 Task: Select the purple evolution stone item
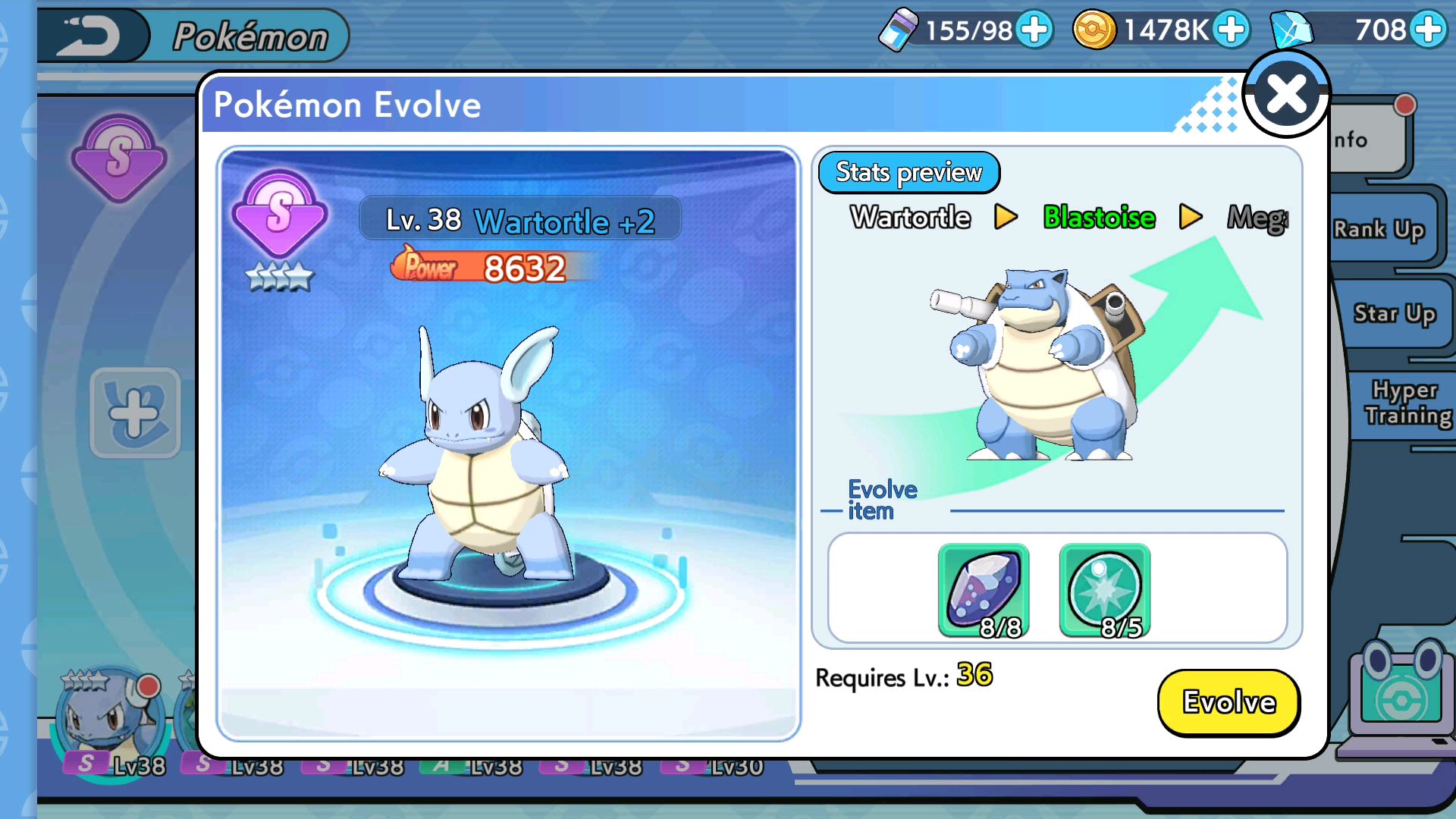click(x=984, y=591)
